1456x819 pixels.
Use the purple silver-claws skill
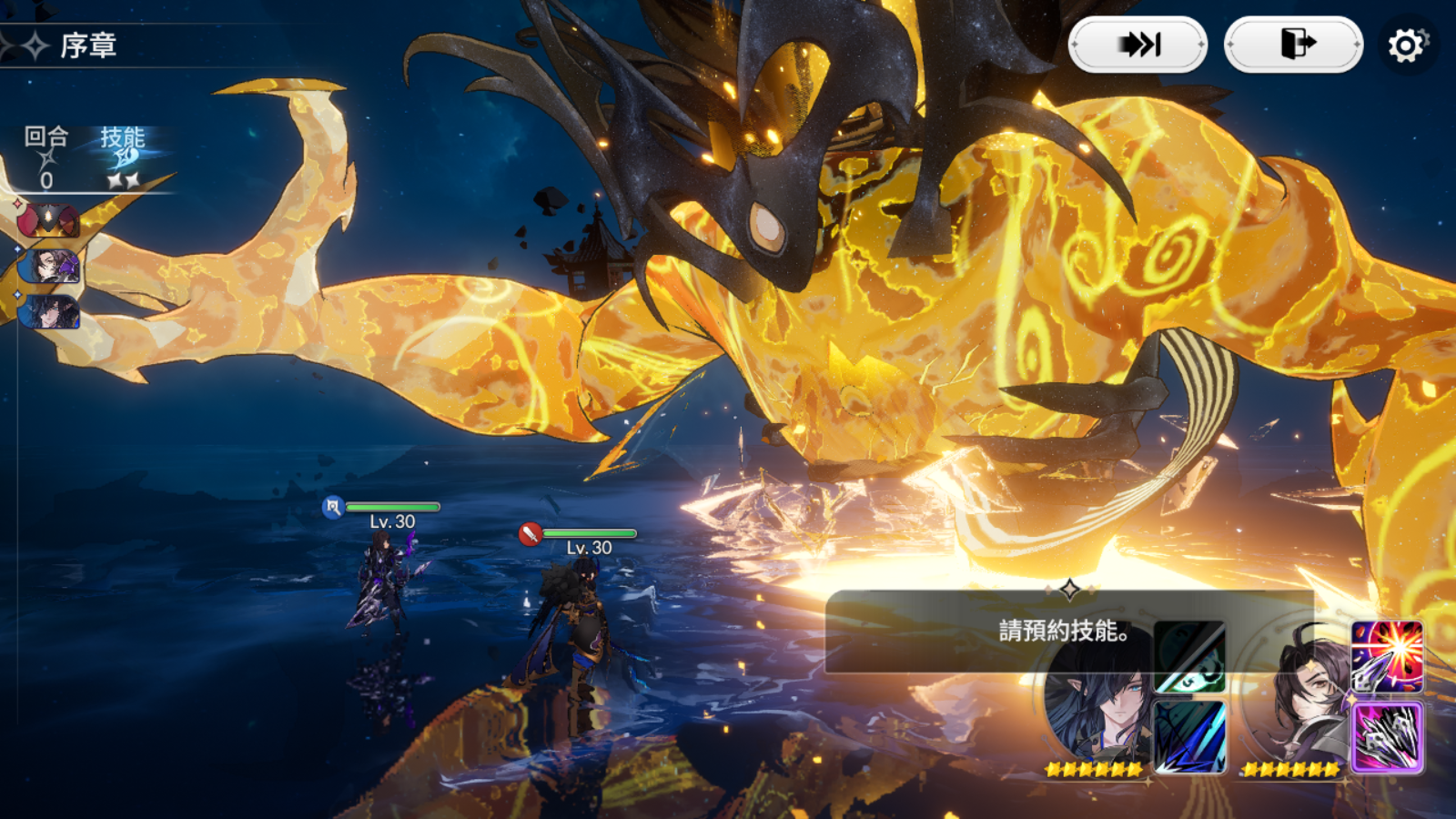coord(1387,737)
